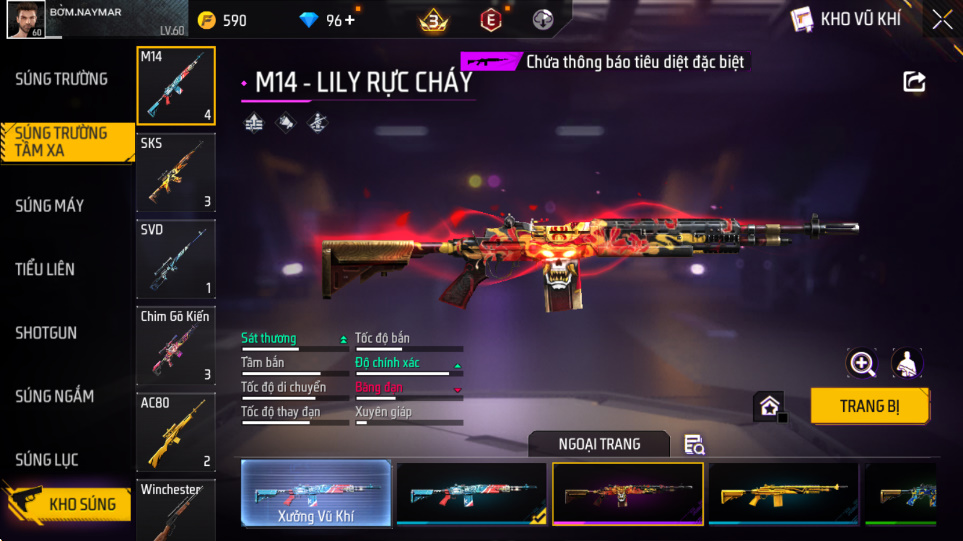Open the Súng Trường category
The height and width of the screenshot is (541, 963).
[x=61, y=79]
